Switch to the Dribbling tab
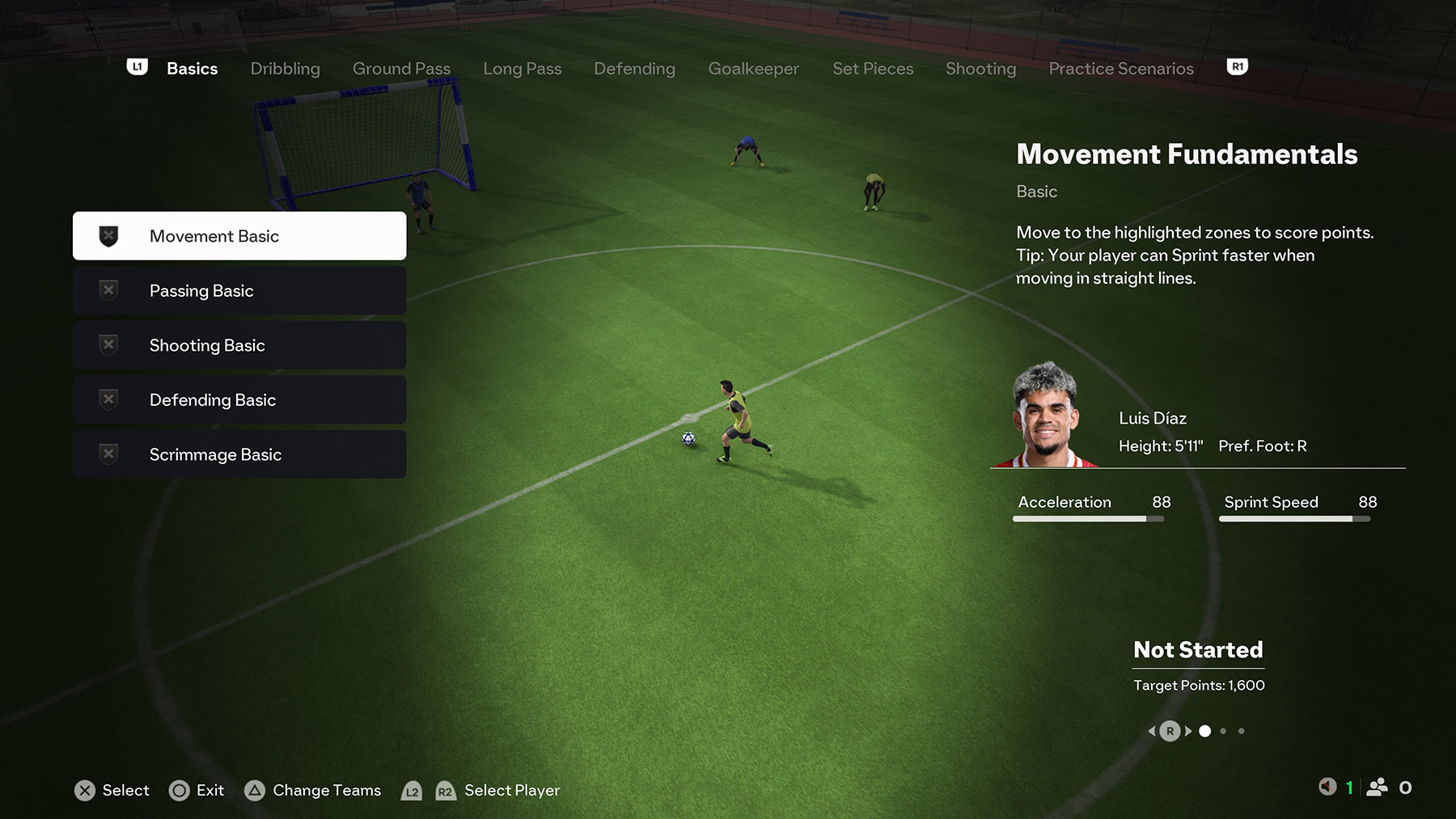Image resolution: width=1456 pixels, height=819 pixels. tap(285, 69)
